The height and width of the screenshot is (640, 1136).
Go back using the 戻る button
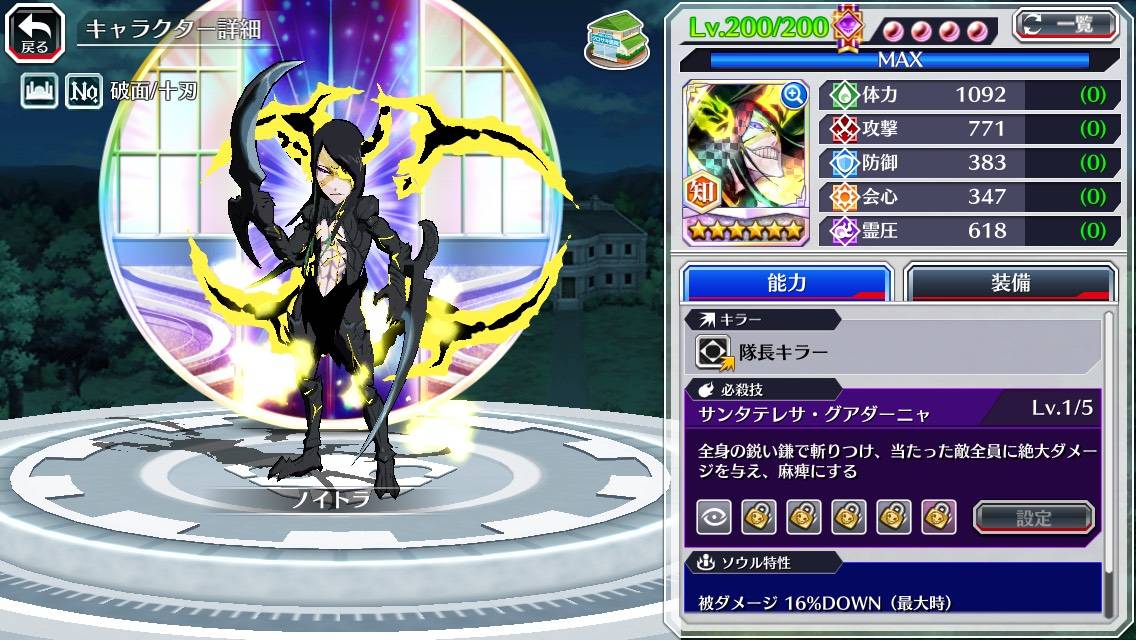click(34, 30)
